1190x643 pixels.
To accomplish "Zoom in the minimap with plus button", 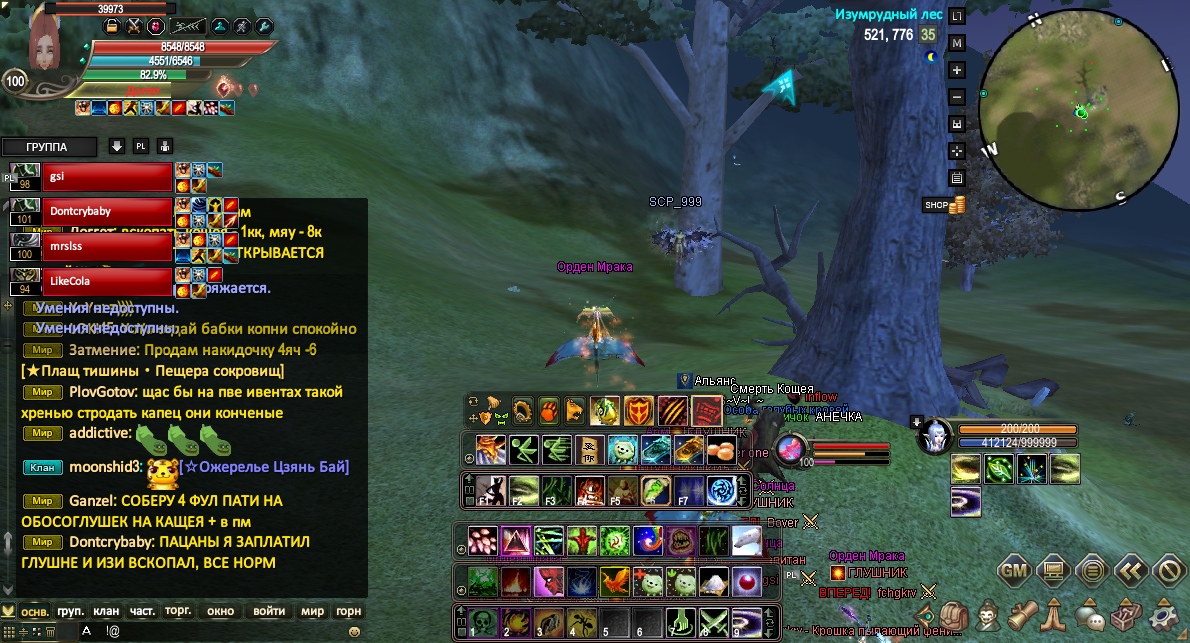I will click(x=957, y=70).
